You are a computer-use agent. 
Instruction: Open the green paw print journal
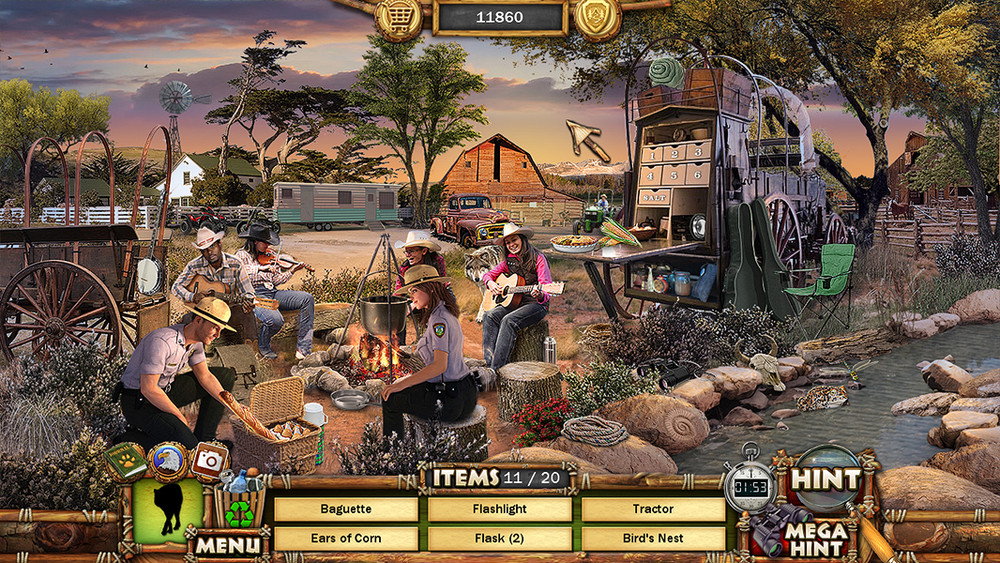coord(126,461)
